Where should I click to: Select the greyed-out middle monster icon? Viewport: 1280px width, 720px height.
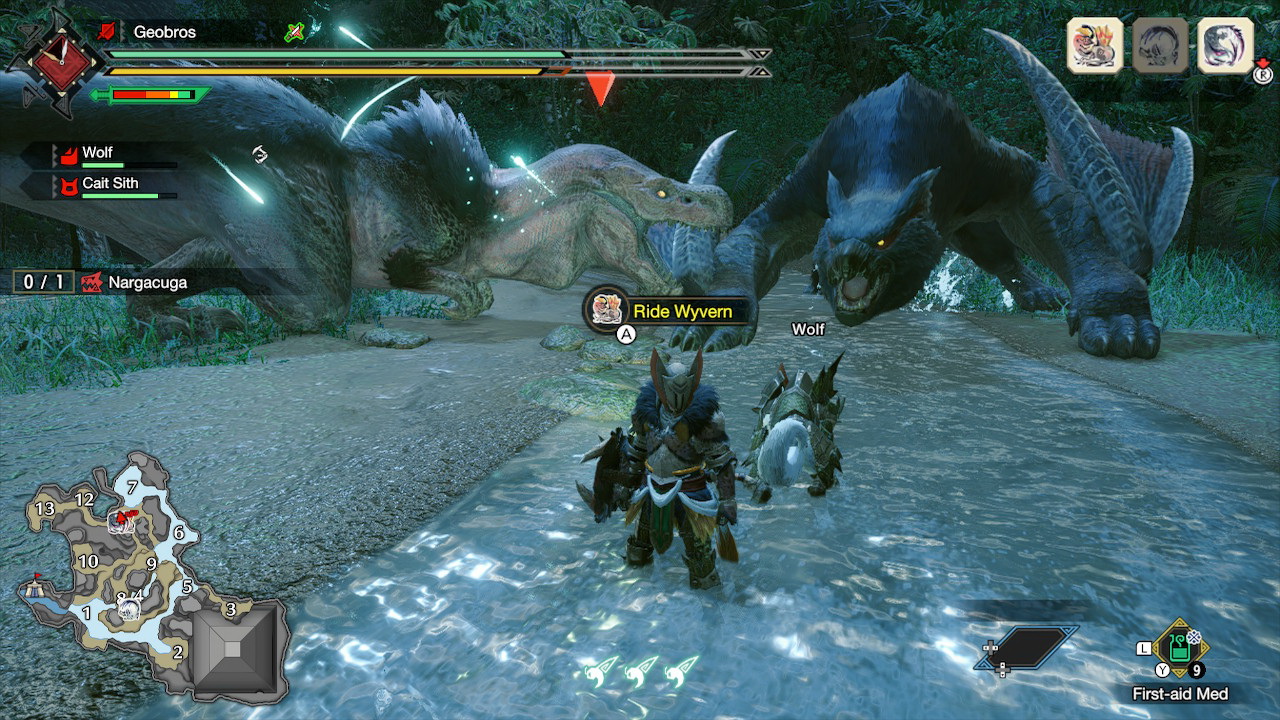1160,46
